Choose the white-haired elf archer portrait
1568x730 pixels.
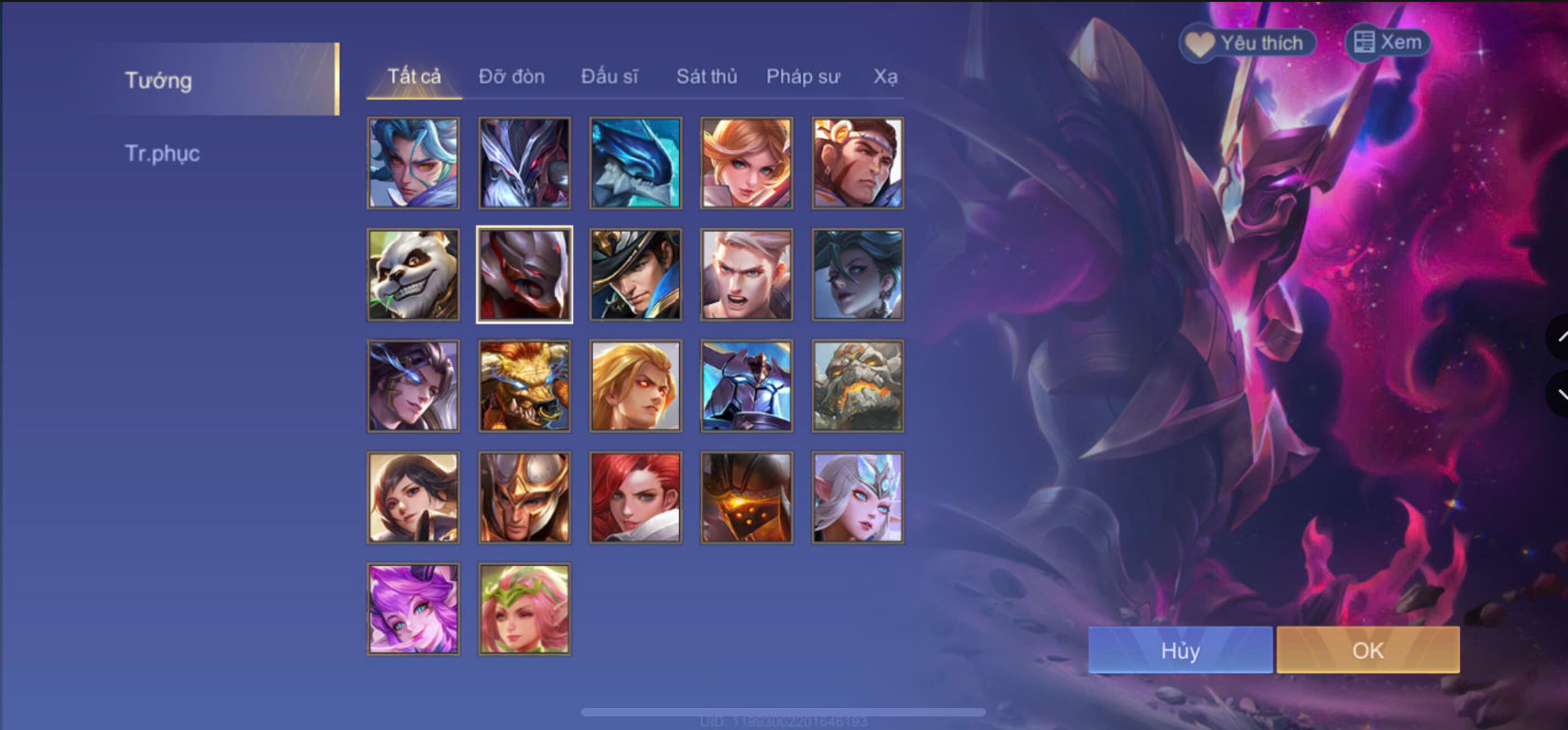coord(857,497)
